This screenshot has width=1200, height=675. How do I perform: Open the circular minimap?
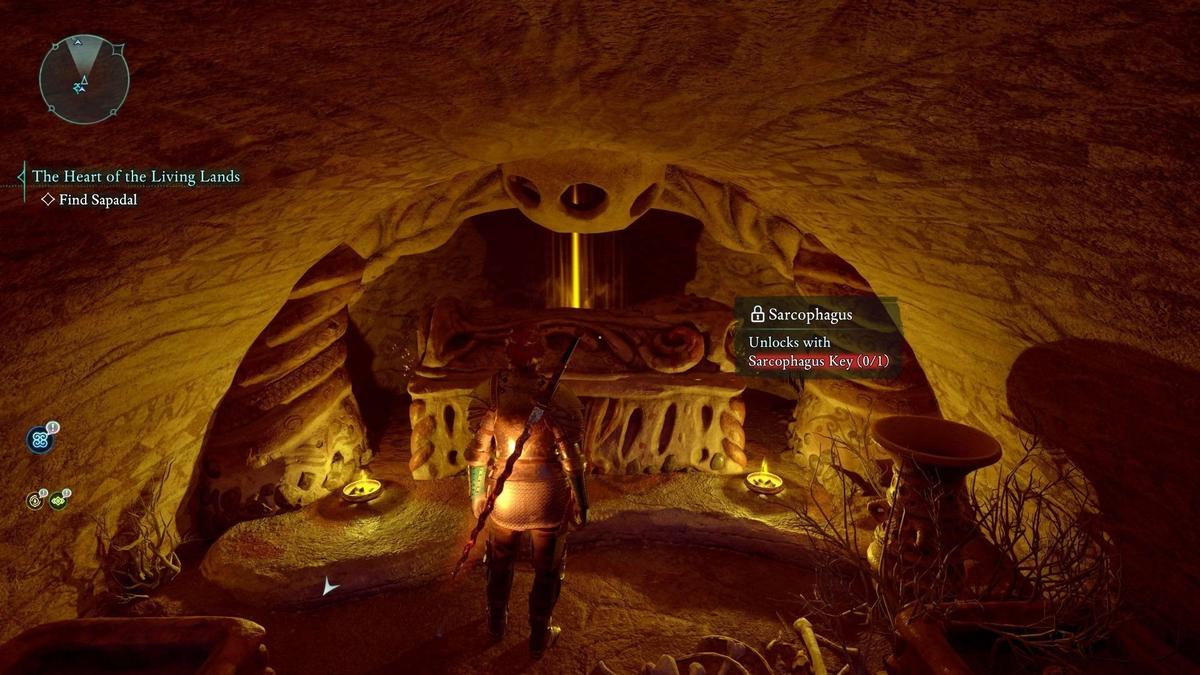(84, 79)
